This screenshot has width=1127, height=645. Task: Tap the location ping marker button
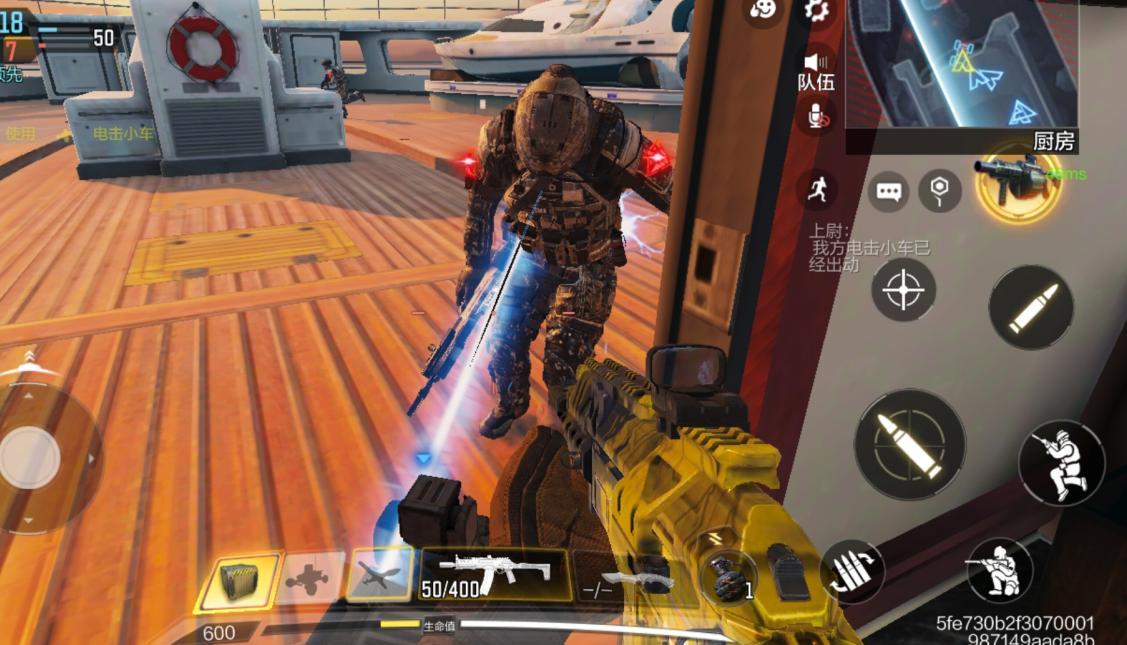[x=939, y=190]
